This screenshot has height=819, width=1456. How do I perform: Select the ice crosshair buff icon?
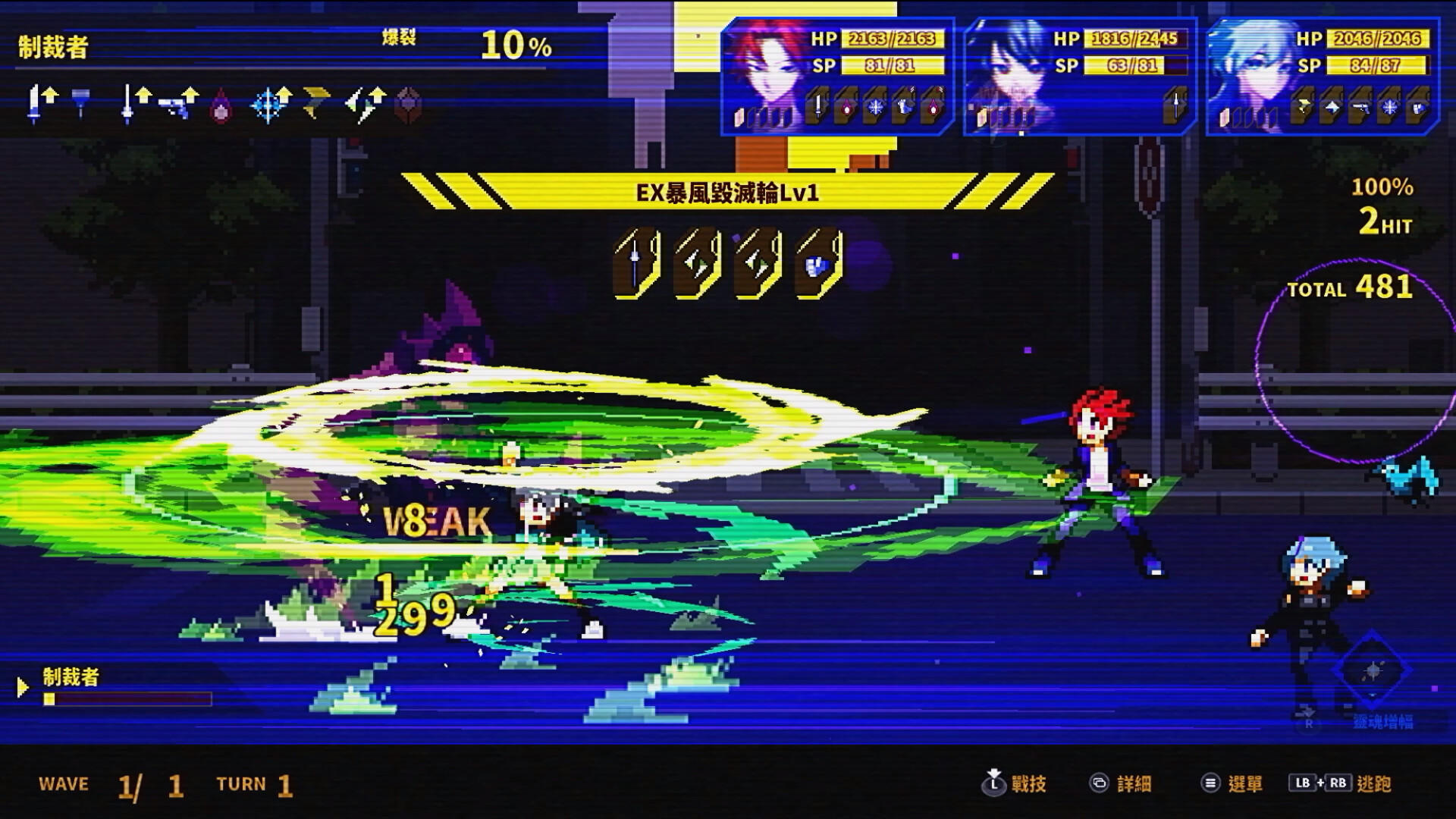click(x=269, y=105)
